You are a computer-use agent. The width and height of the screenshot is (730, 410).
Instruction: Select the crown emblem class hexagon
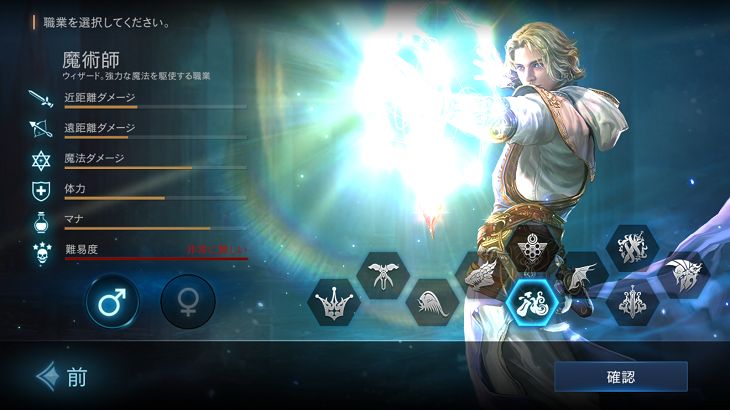point(333,301)
